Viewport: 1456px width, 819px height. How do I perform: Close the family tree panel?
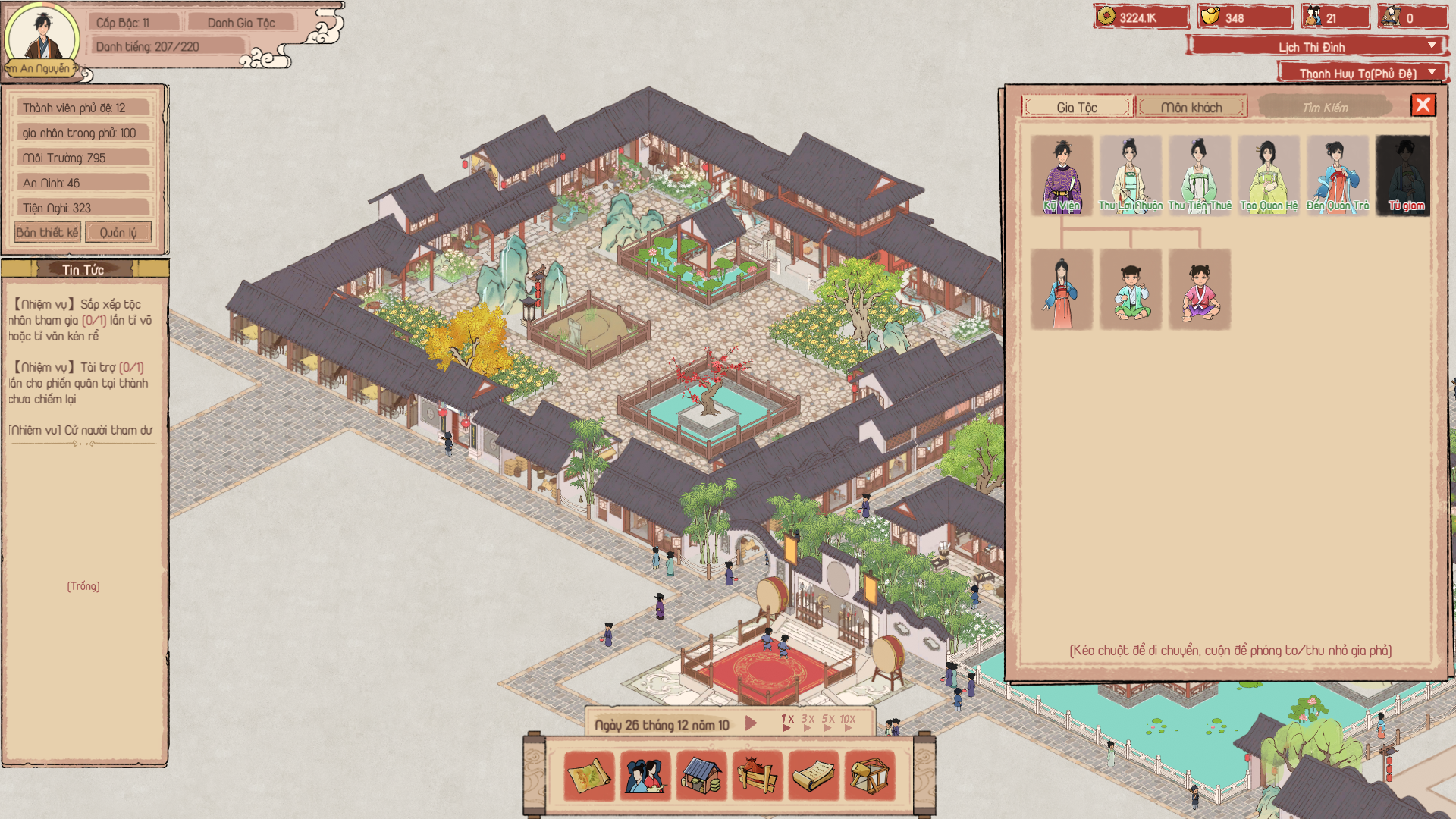(1423, 105)
